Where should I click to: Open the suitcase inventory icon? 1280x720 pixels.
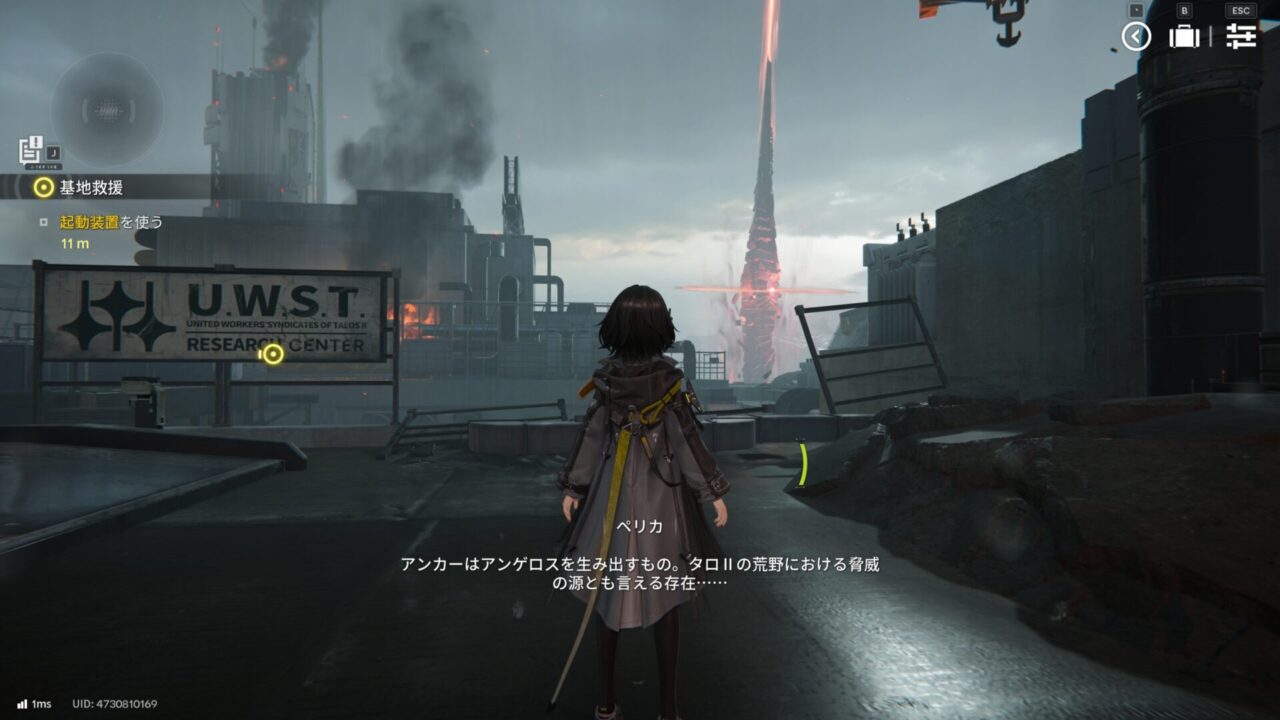1184,37
